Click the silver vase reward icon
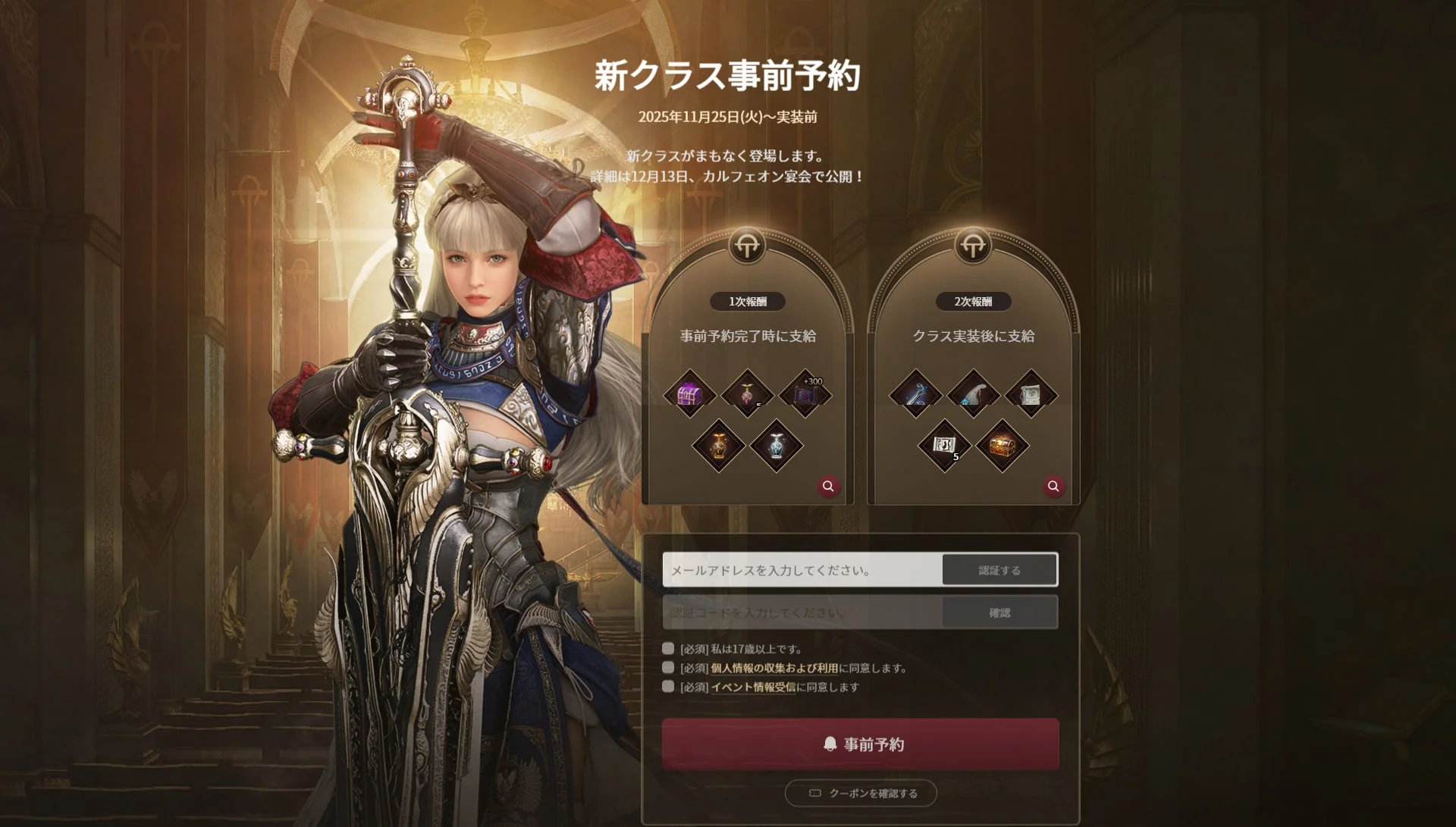The width and height of the screenshot is (1456, 827). [776, 446]
